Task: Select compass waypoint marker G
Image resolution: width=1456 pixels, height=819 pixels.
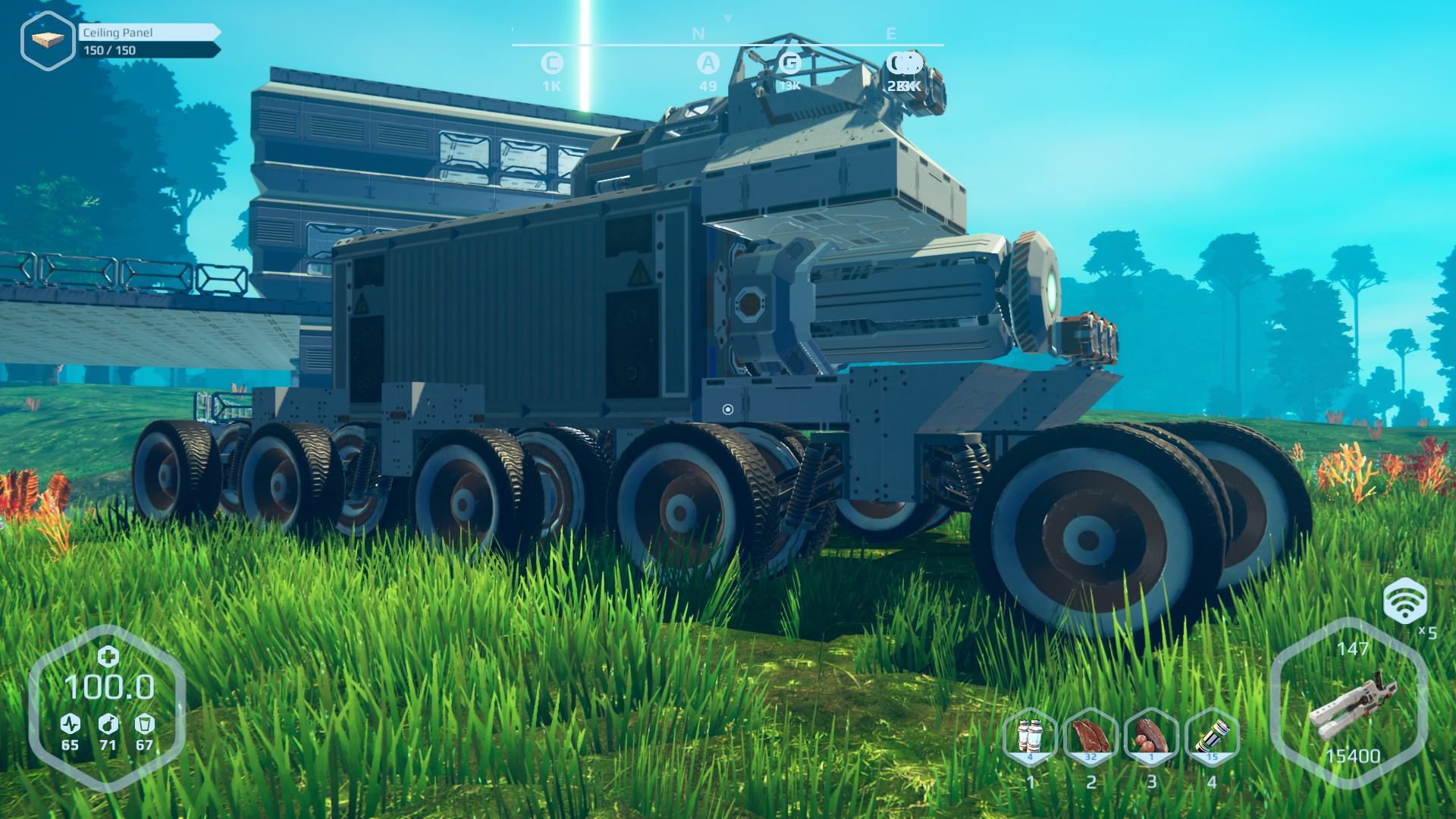Action: pos(789,63)
